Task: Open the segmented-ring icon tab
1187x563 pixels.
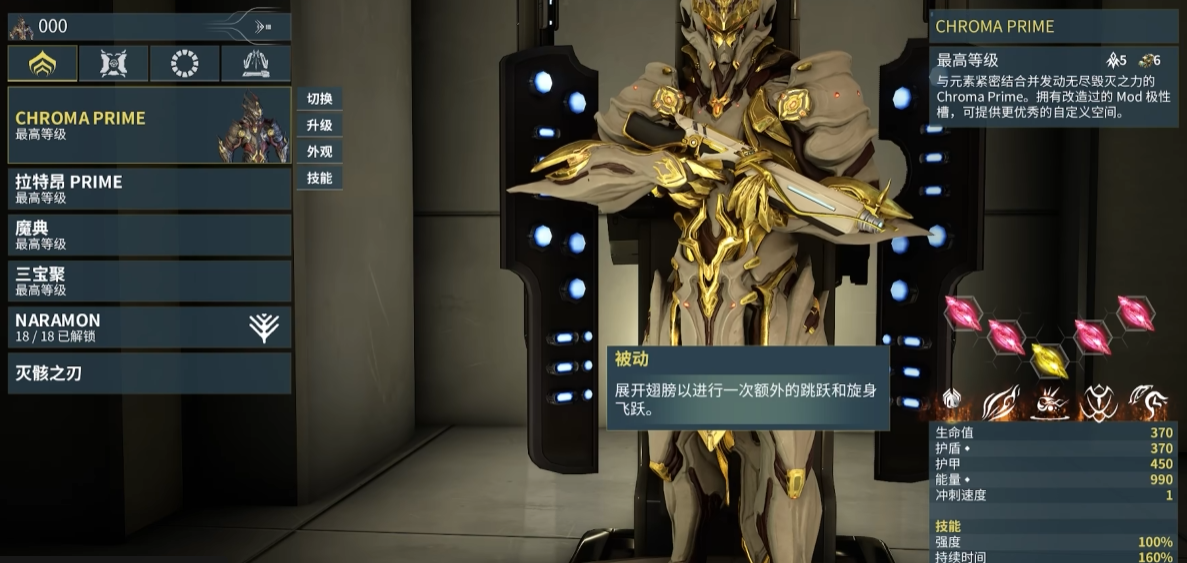Action: tap(185, 64)
